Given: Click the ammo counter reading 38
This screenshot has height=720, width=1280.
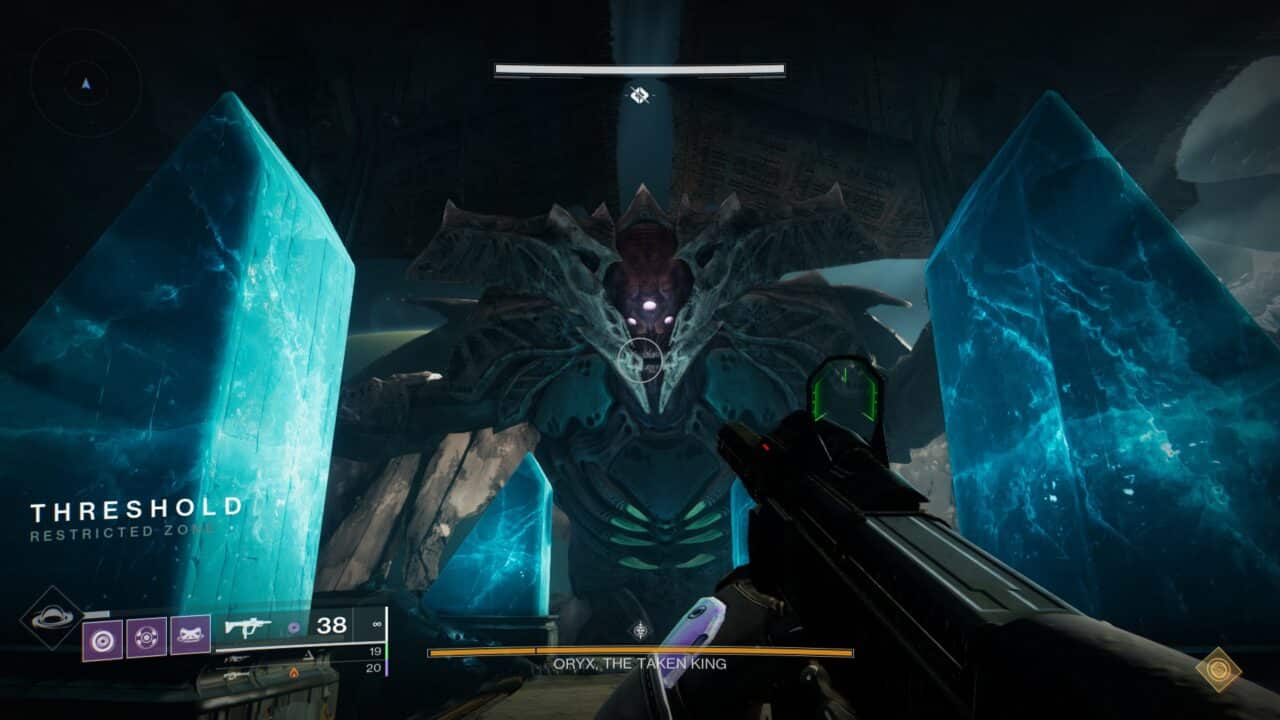Looking at the screenshot, I should click(331, 624).
